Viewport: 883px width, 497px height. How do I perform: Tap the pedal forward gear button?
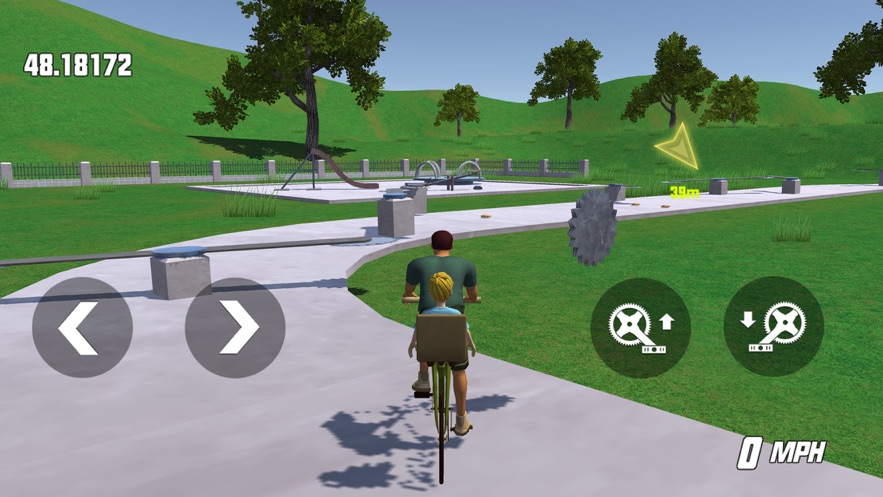coord(640,327)
